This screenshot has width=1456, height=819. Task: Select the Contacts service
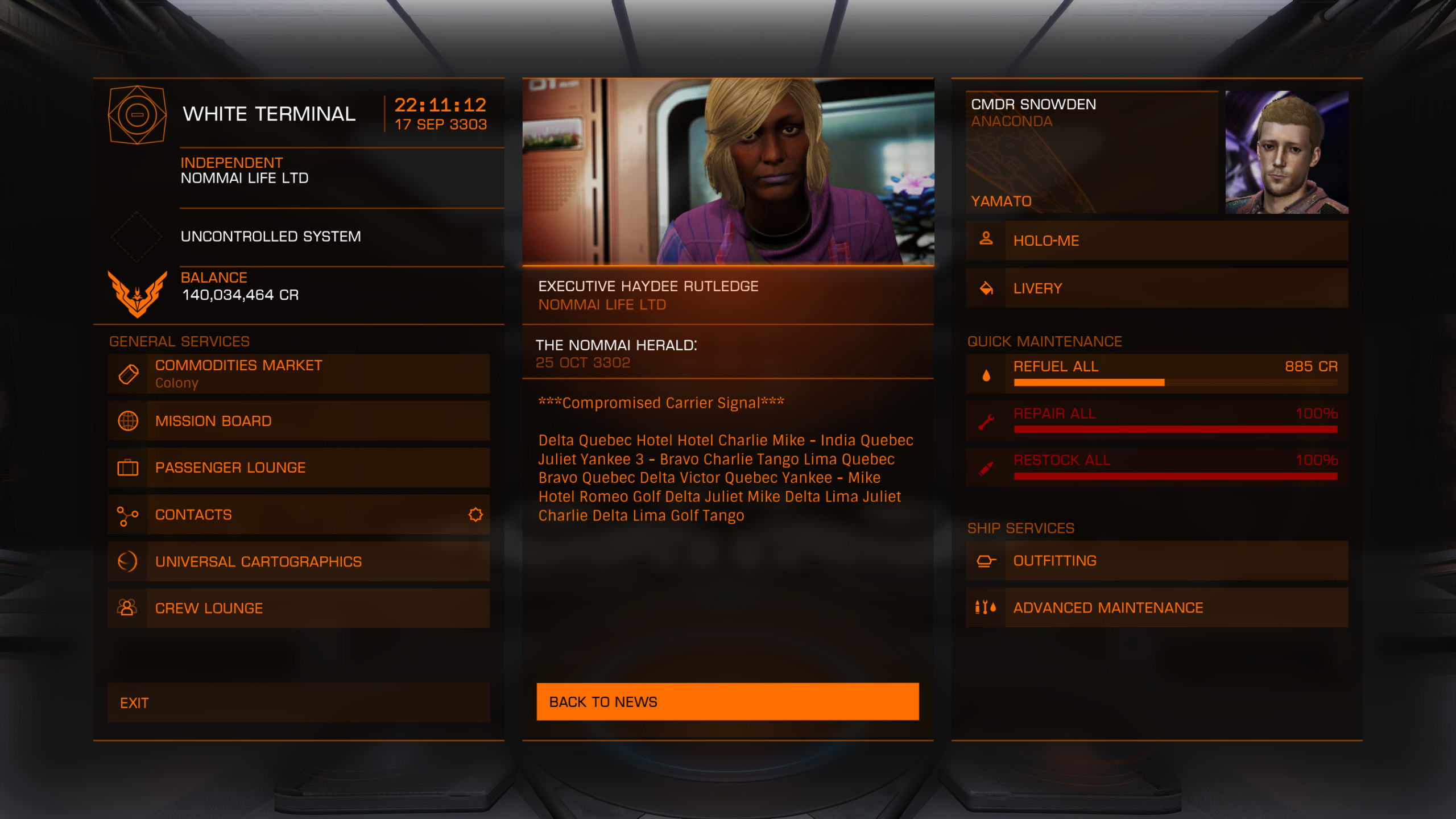[299, 515]
